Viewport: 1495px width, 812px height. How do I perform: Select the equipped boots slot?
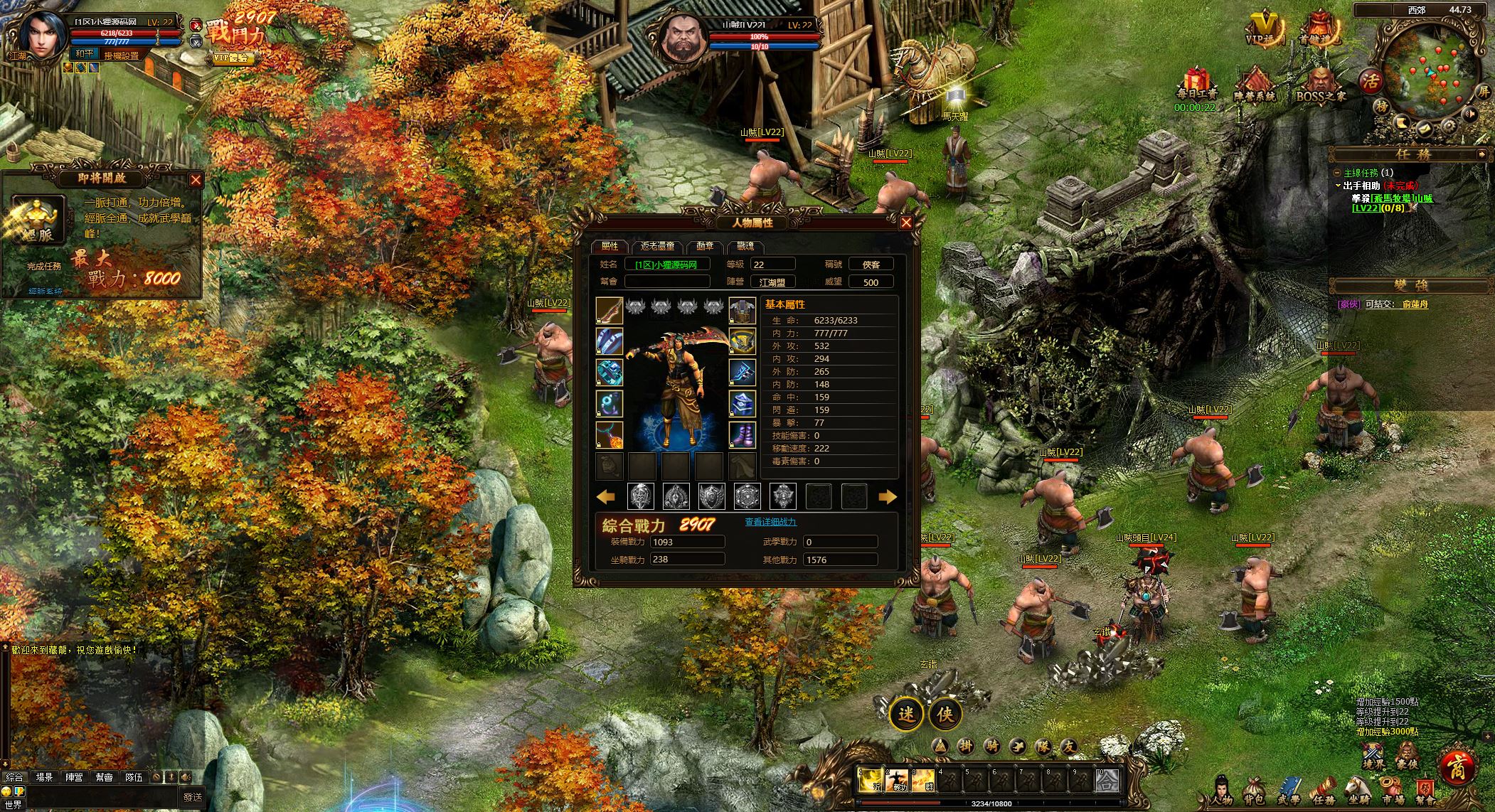743,434
